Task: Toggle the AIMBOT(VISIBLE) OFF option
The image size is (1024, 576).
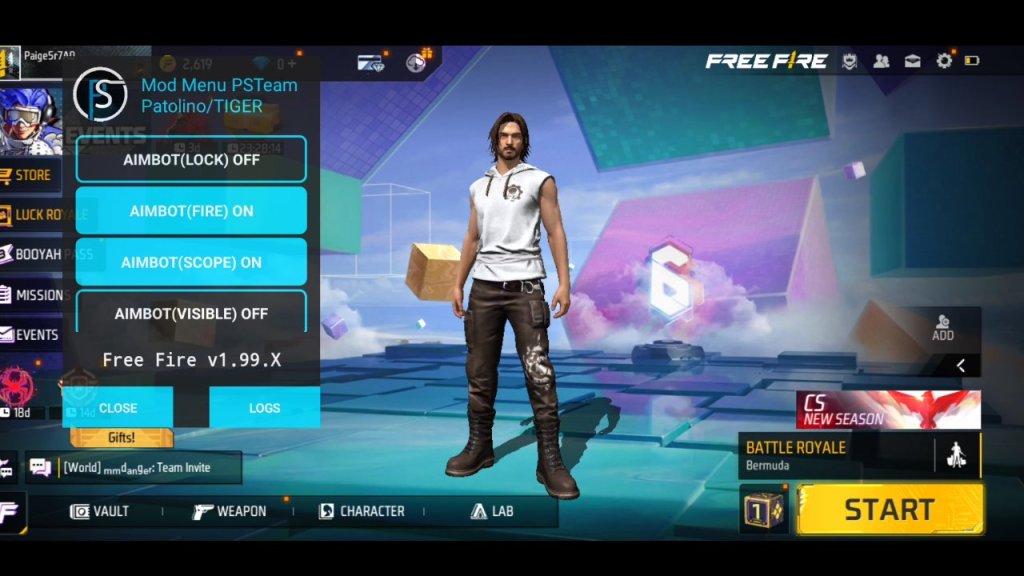Action: (x=191, y=313)
